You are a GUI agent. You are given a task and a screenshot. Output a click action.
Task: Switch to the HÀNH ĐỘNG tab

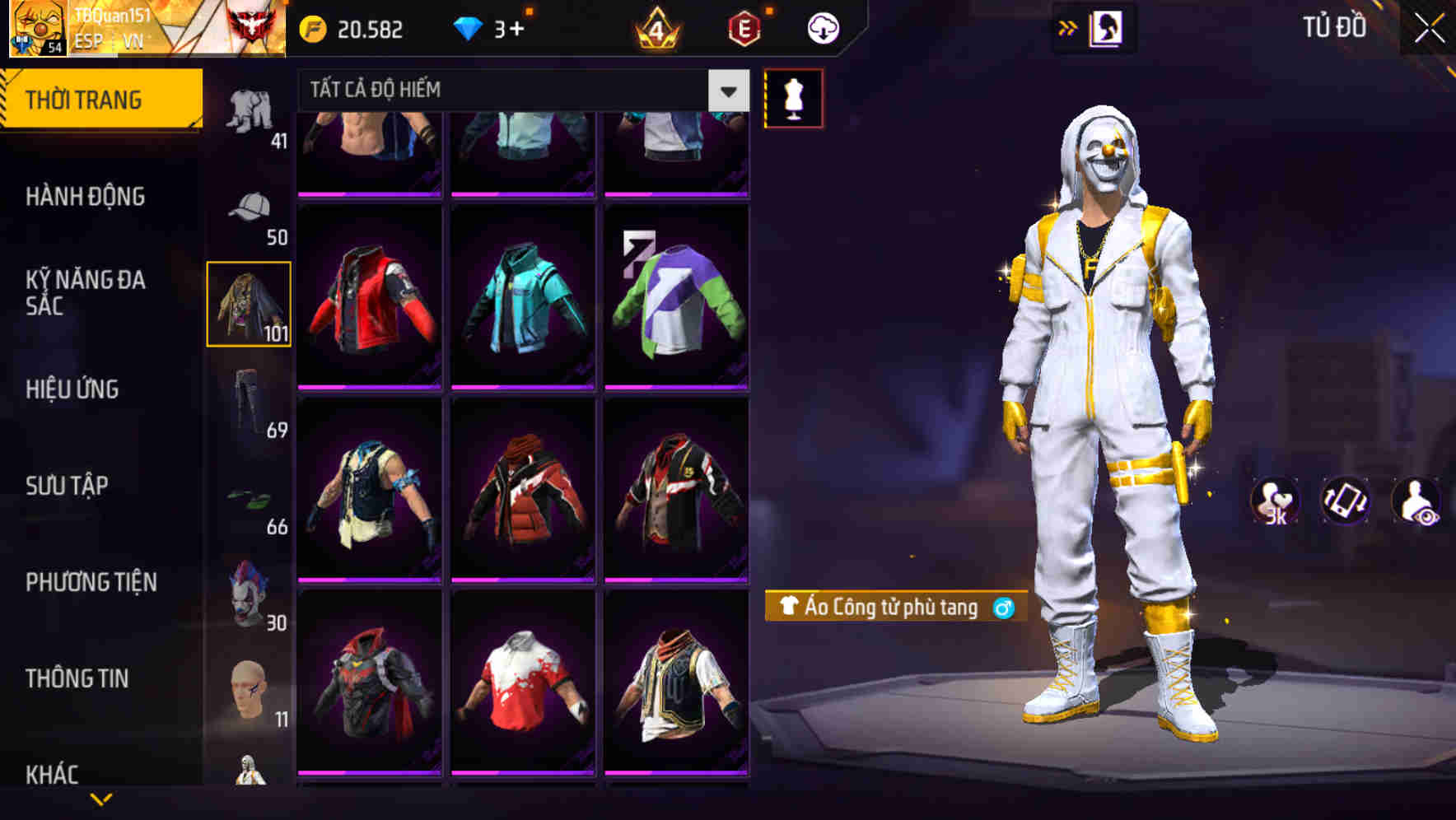(86, 198)
